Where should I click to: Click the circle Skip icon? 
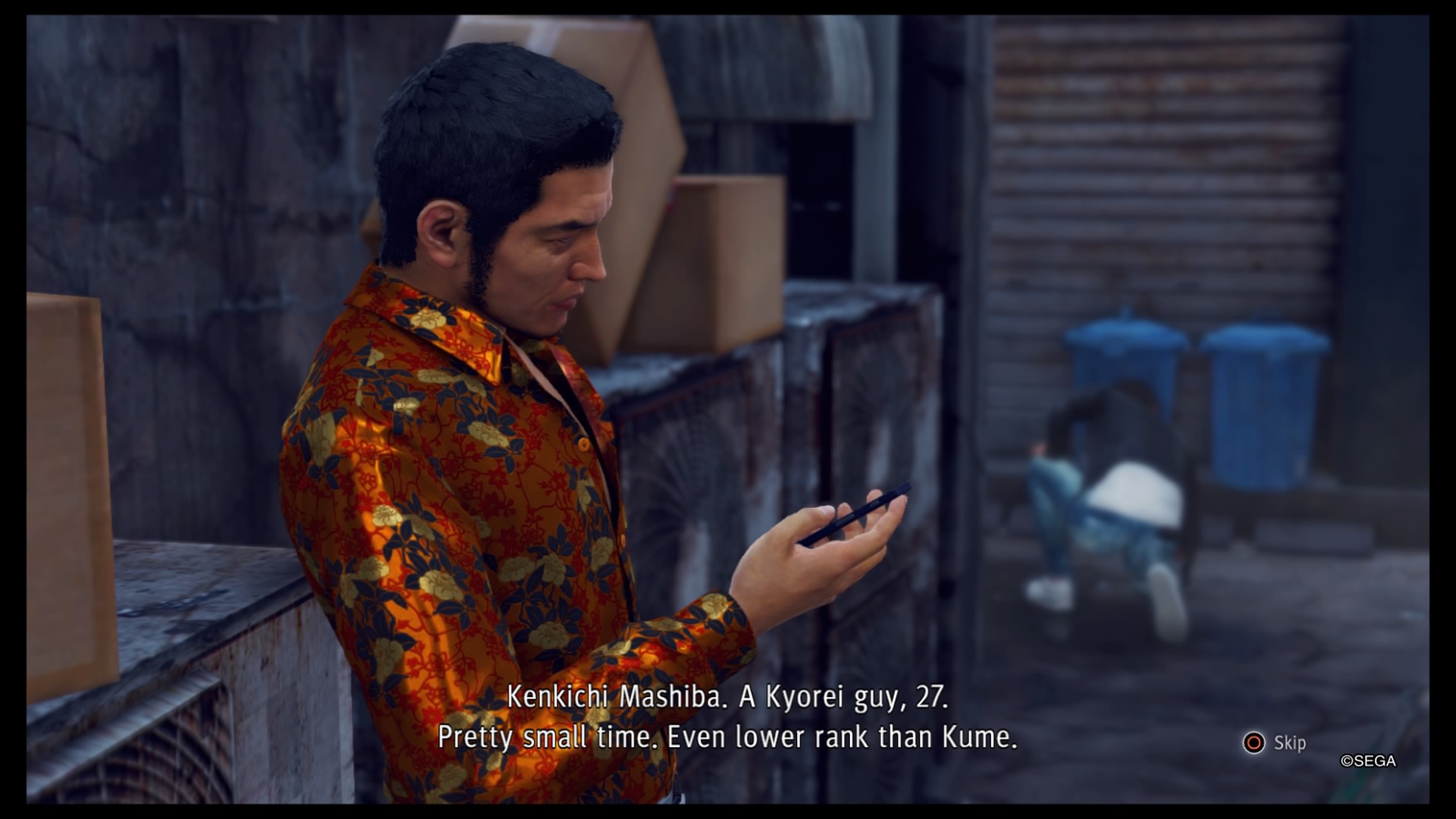1254,744
